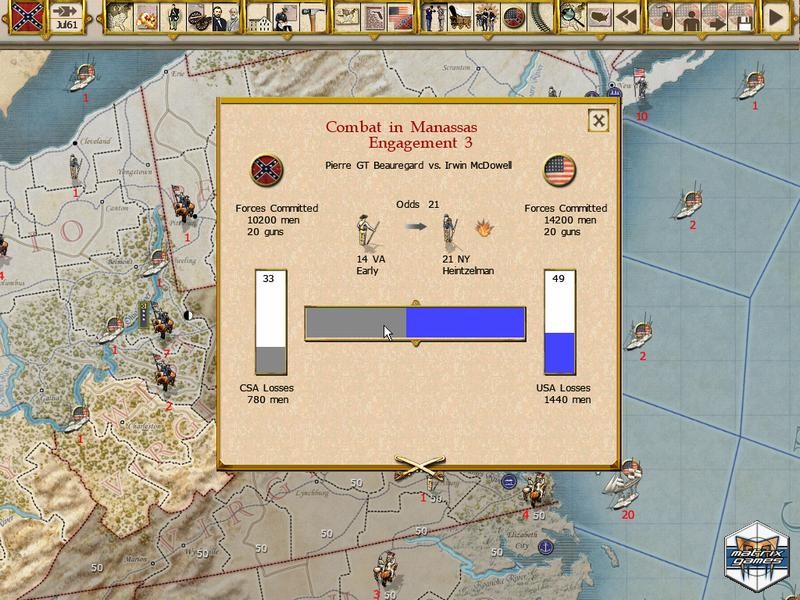
Task: Click the blue combat result bar
Action: pos(465,322)
